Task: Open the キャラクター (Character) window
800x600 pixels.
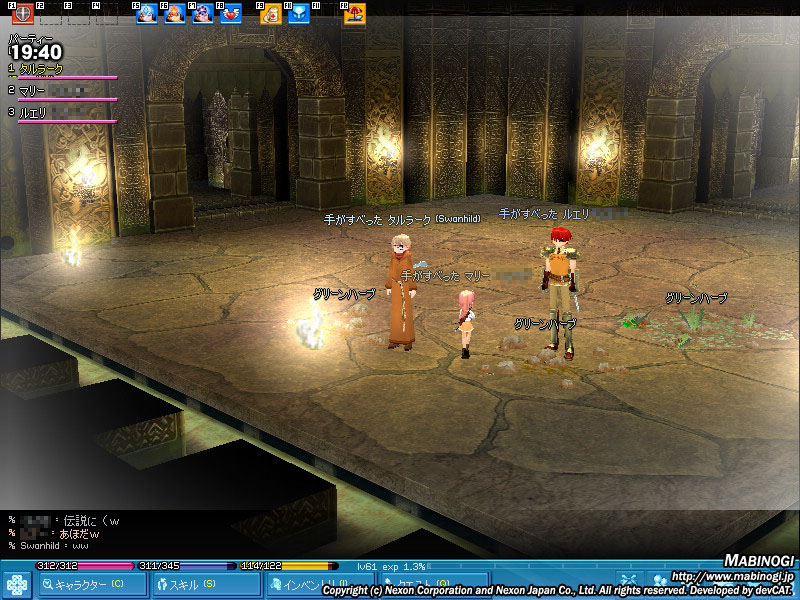Action: [93, 584]
